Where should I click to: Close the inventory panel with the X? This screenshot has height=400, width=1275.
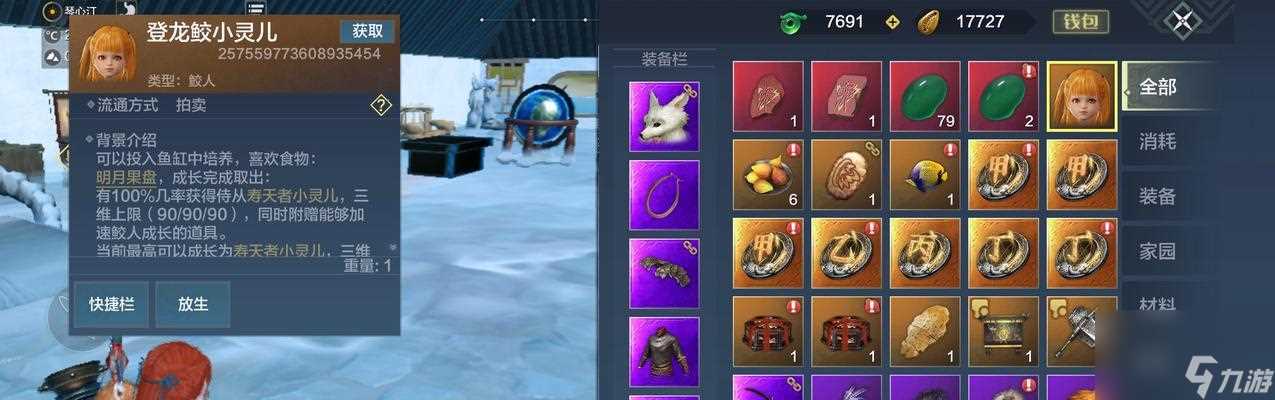tap(1184, 21)
